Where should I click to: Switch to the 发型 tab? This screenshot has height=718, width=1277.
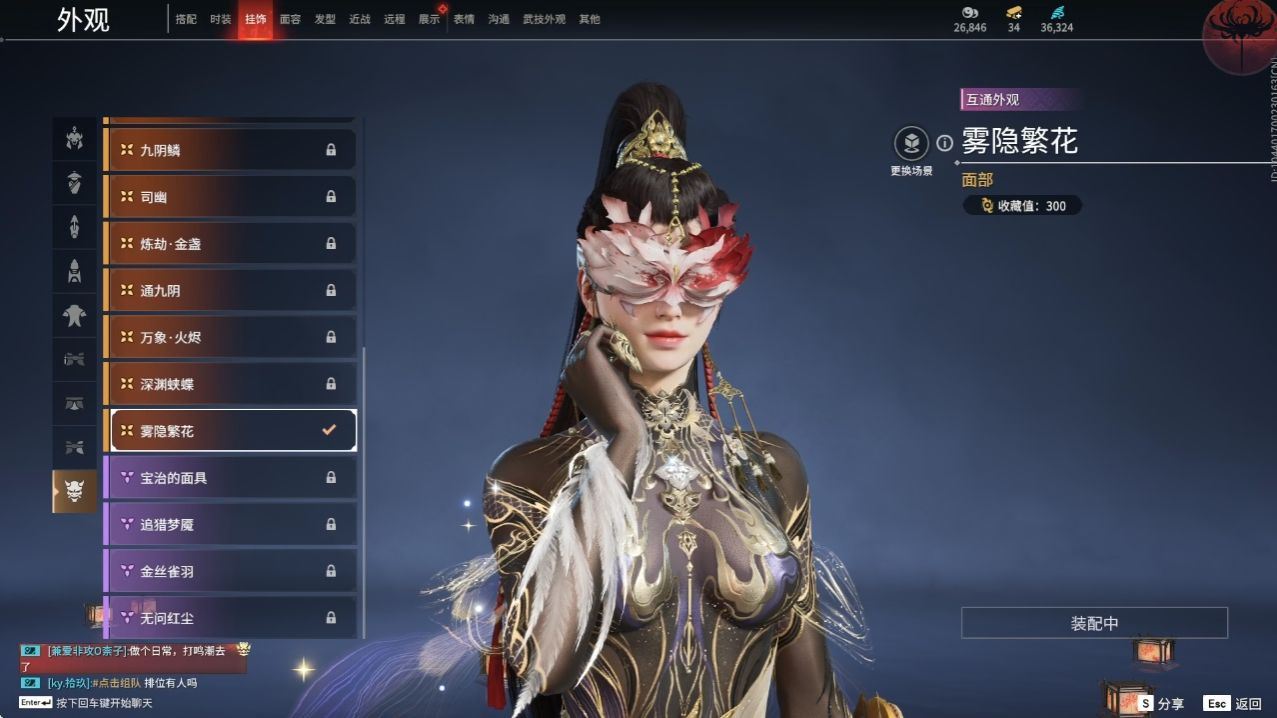(325, 19)
